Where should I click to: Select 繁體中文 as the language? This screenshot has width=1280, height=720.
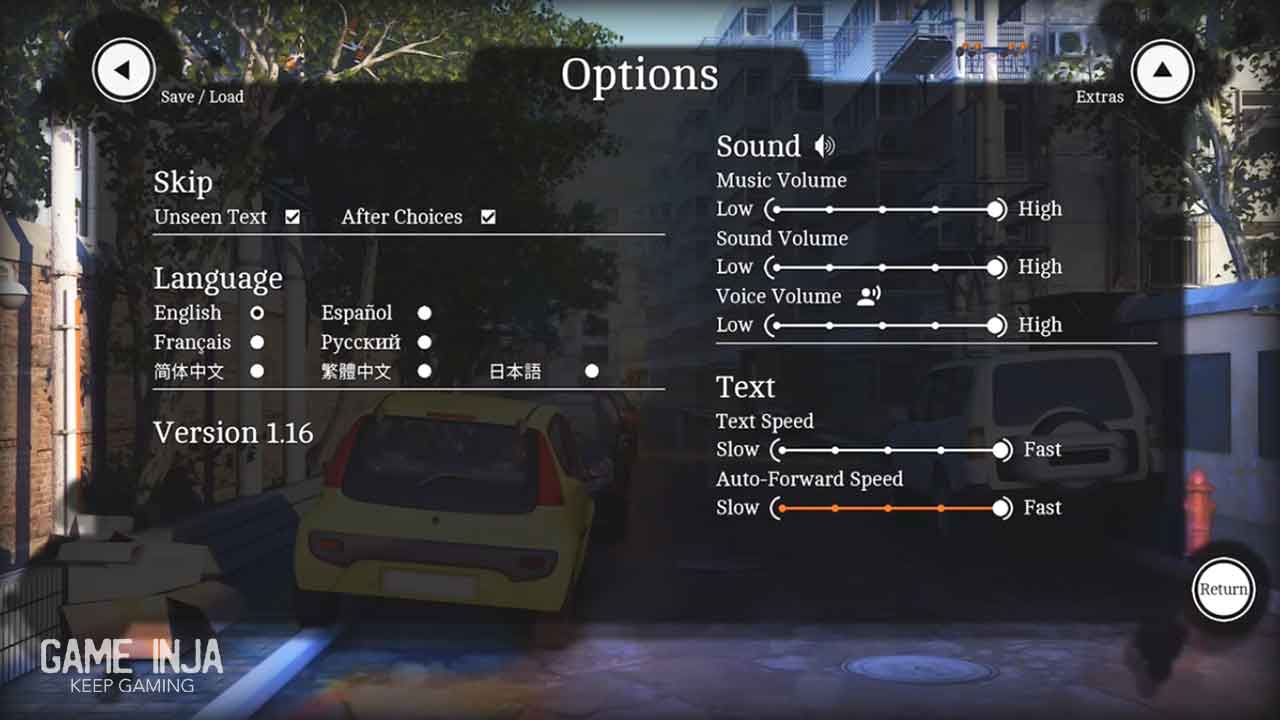[x=424, y=371]
